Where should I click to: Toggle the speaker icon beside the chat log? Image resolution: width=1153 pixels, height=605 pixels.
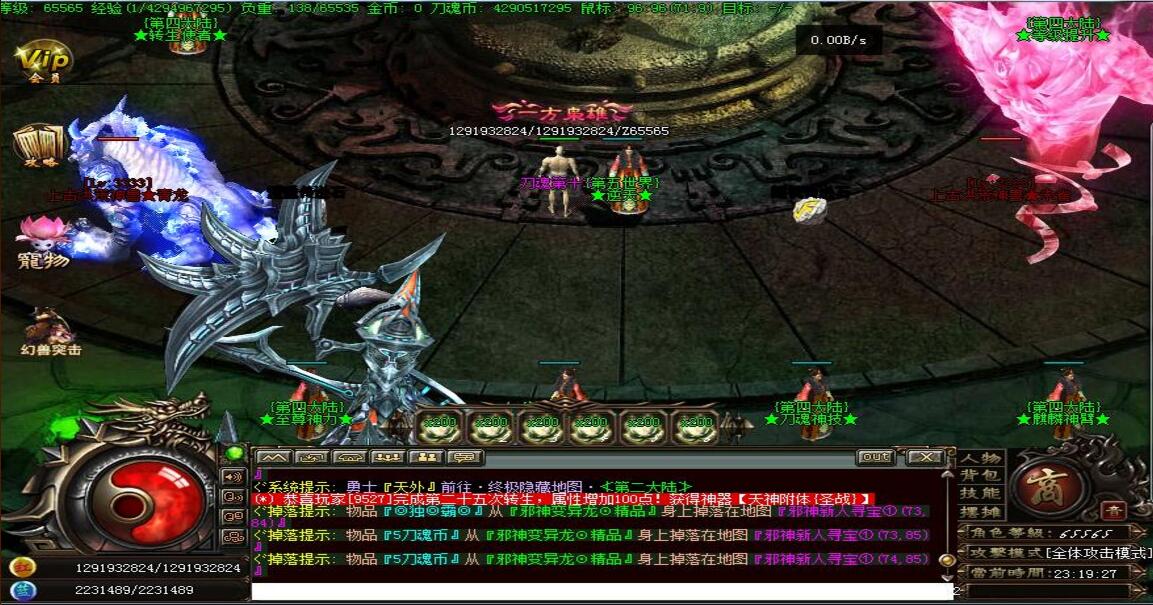[x=234, y=477]
